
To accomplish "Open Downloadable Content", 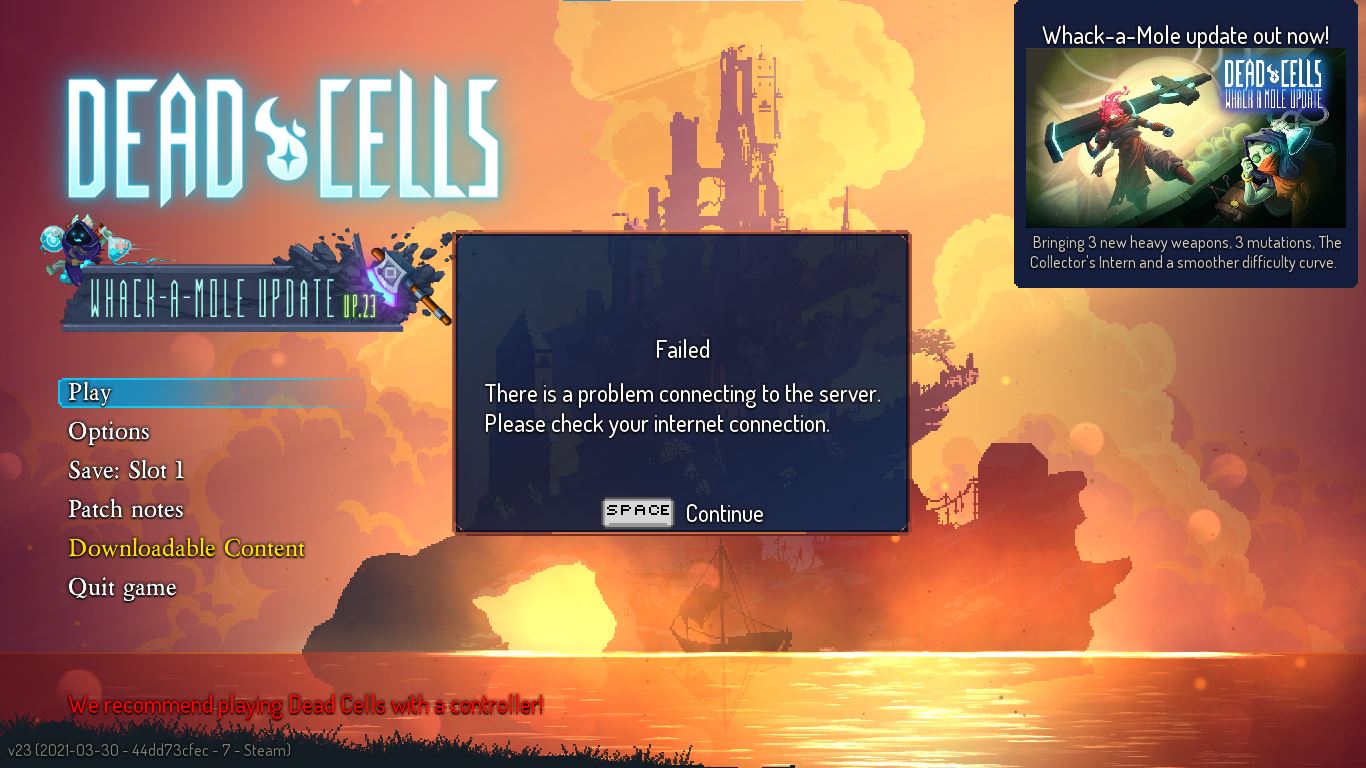I will [185, 548].
